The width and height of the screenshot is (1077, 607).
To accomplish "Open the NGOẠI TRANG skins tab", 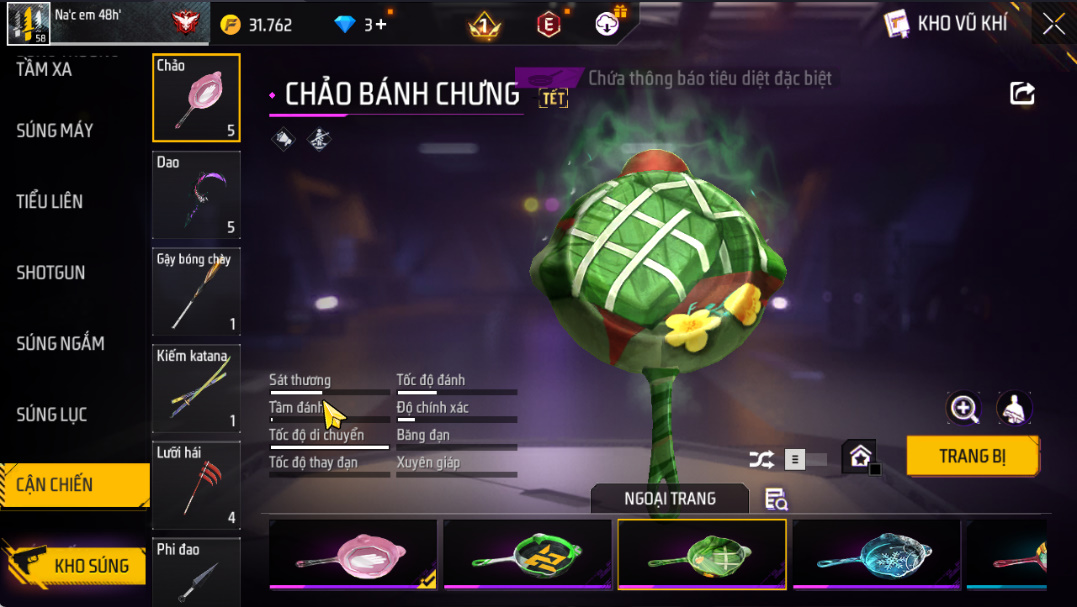I will coord(669,498).
